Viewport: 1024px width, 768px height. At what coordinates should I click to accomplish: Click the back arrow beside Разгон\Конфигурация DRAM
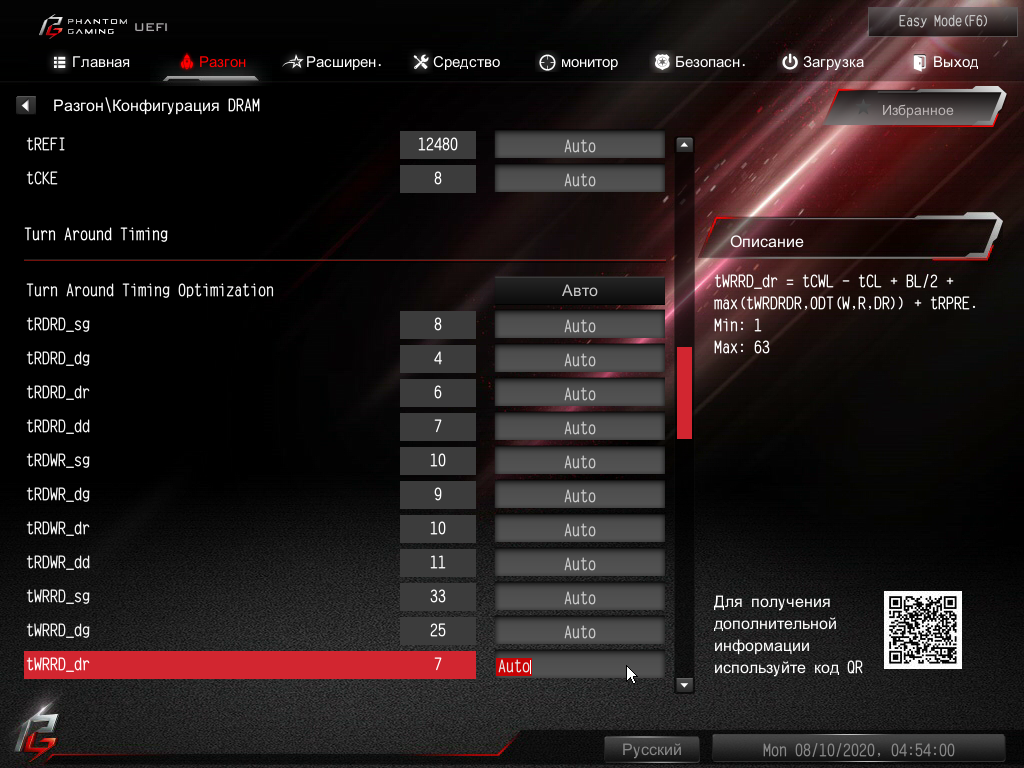26,105
